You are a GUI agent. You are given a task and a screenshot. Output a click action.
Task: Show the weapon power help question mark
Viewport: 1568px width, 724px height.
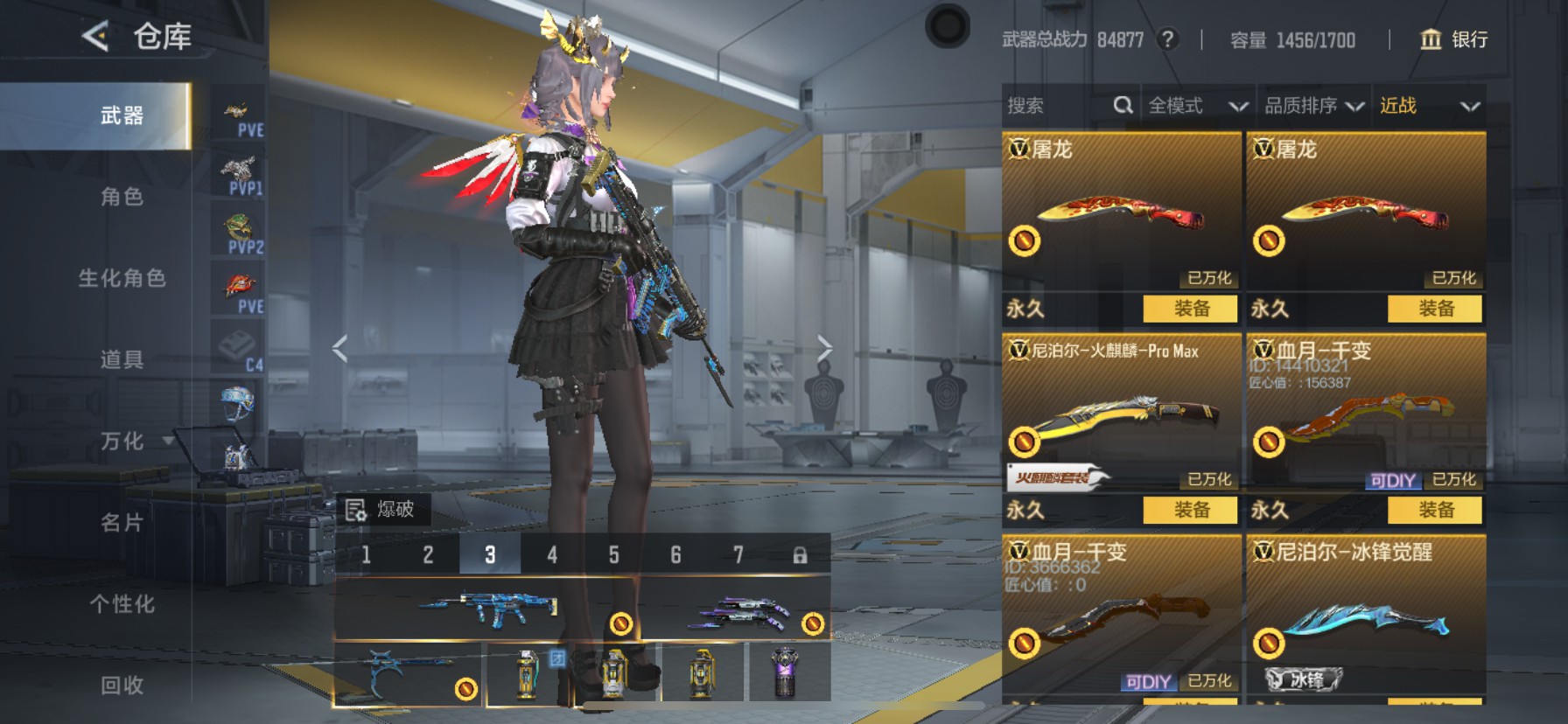pos(1166,39)
